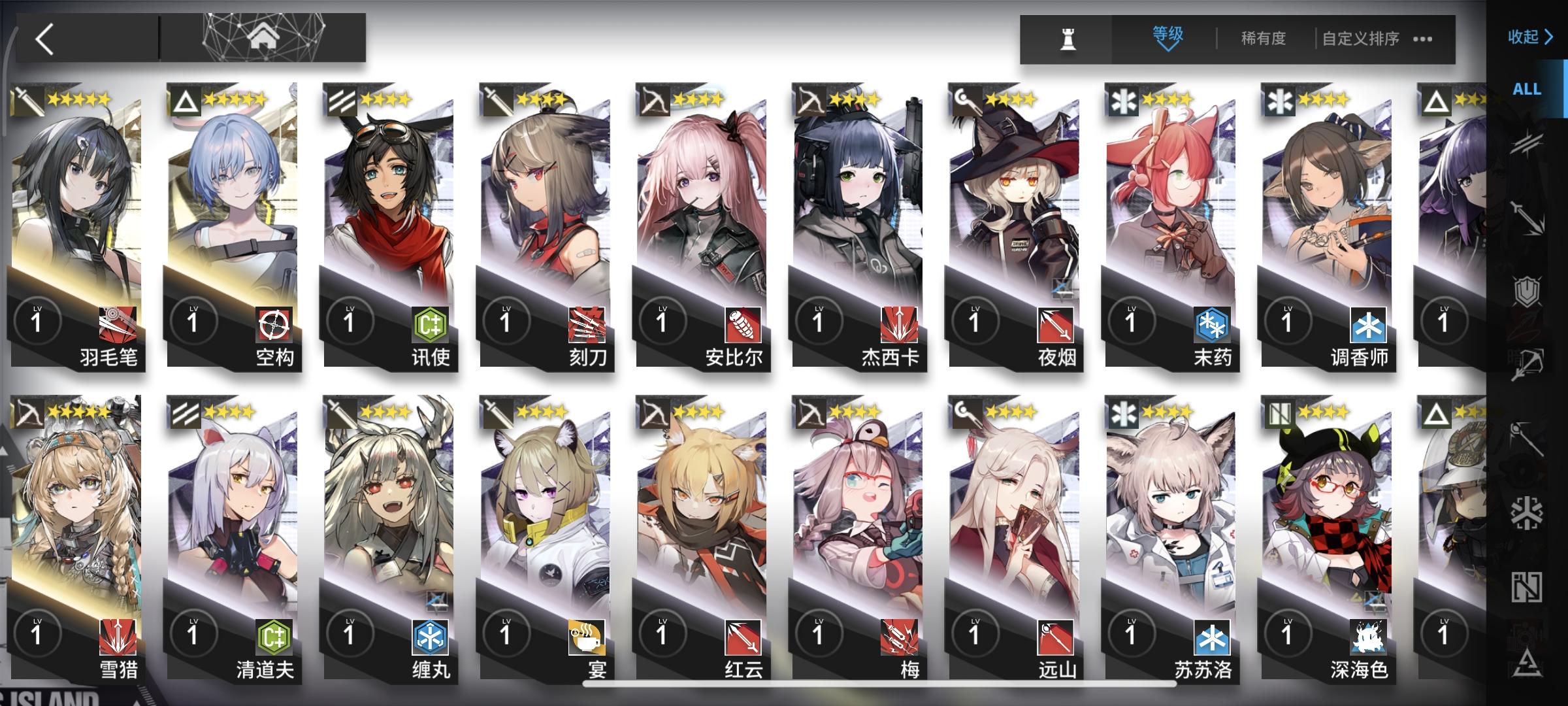Toggle the ALL class filter

click(x=1527, y=90)
